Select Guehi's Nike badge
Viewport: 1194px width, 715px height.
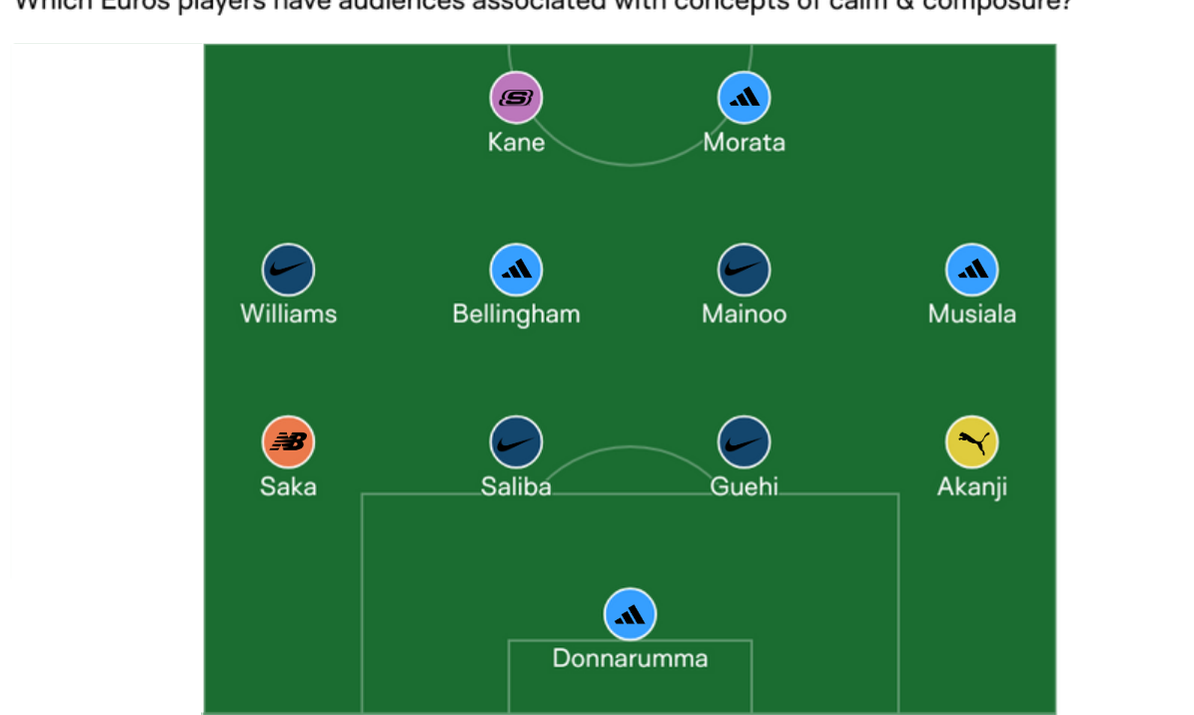(744, 442)
